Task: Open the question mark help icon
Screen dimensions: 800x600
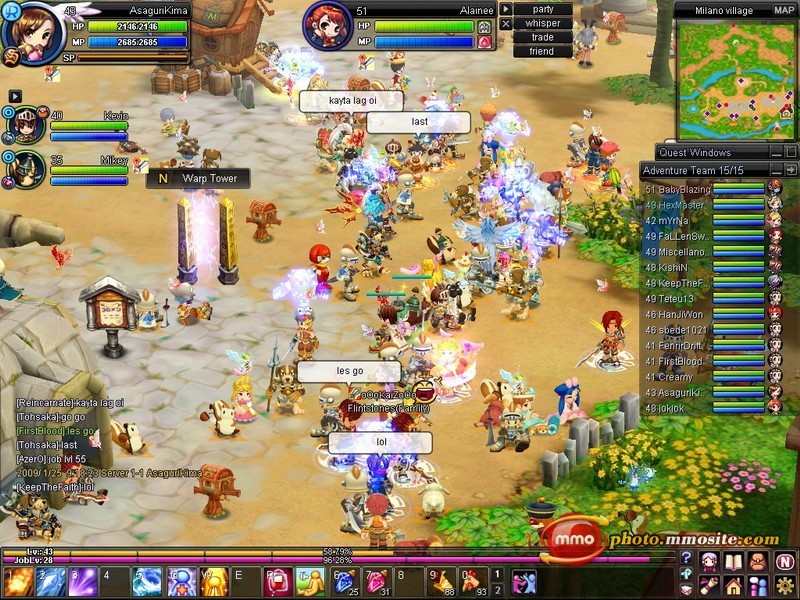Action: pos(686,558)
